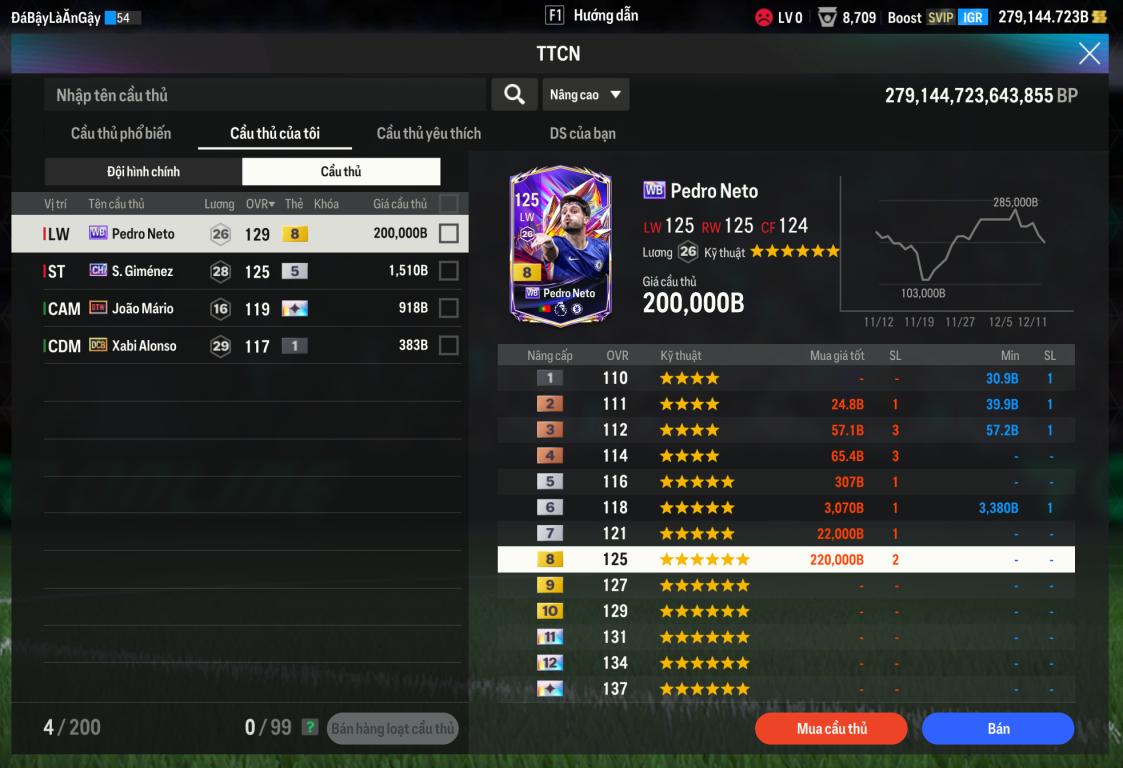Screen dimensions: 1123x768
Task: Switch to Cầu thủ yêu thích tab
Action: [428, 133]
